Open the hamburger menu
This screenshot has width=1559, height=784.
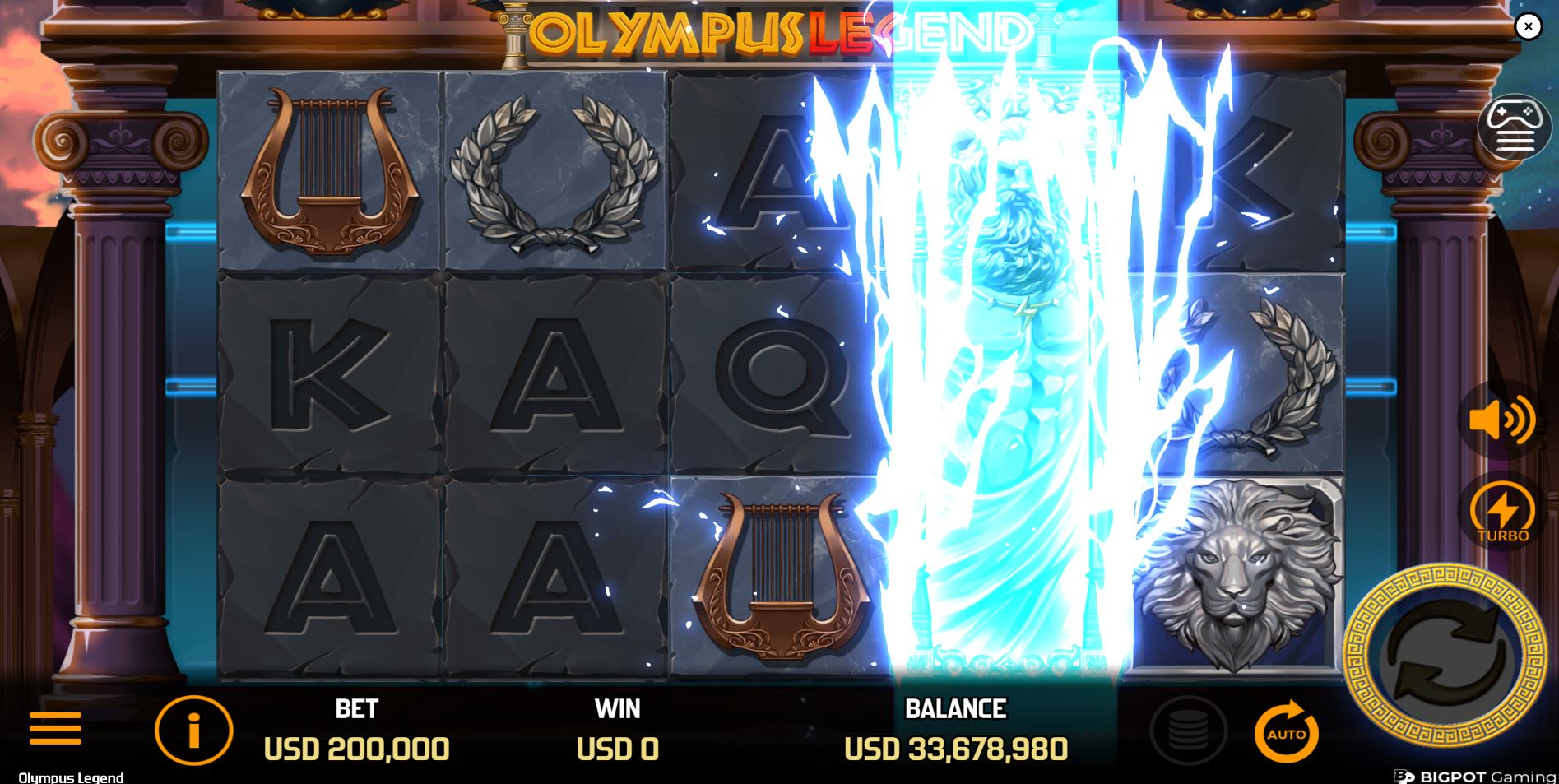(55, 728)
